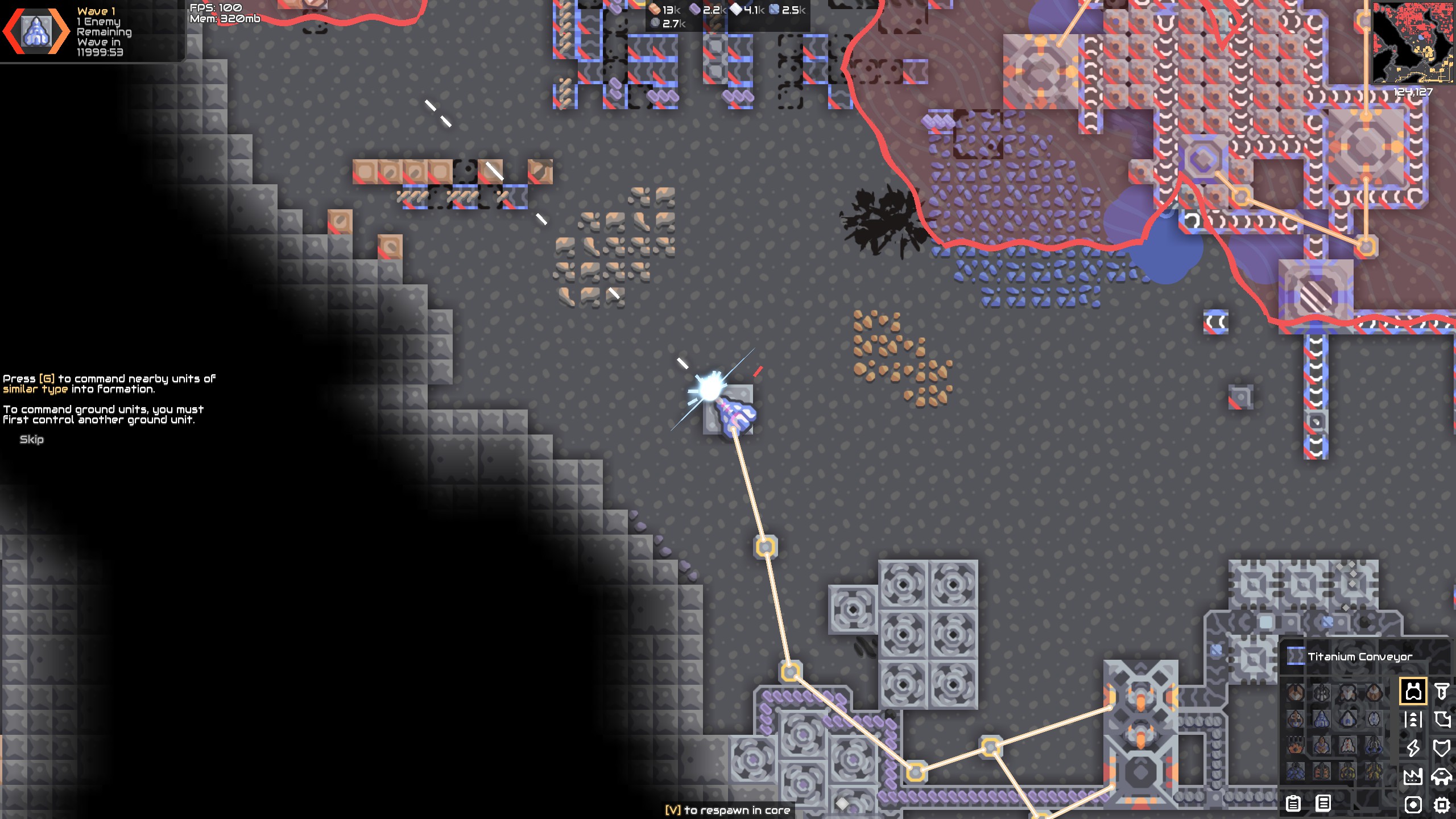Viewport: 1456px width, 819px height.
Task: Switch to the power category tab with lightning icon
Action: 1414,748
